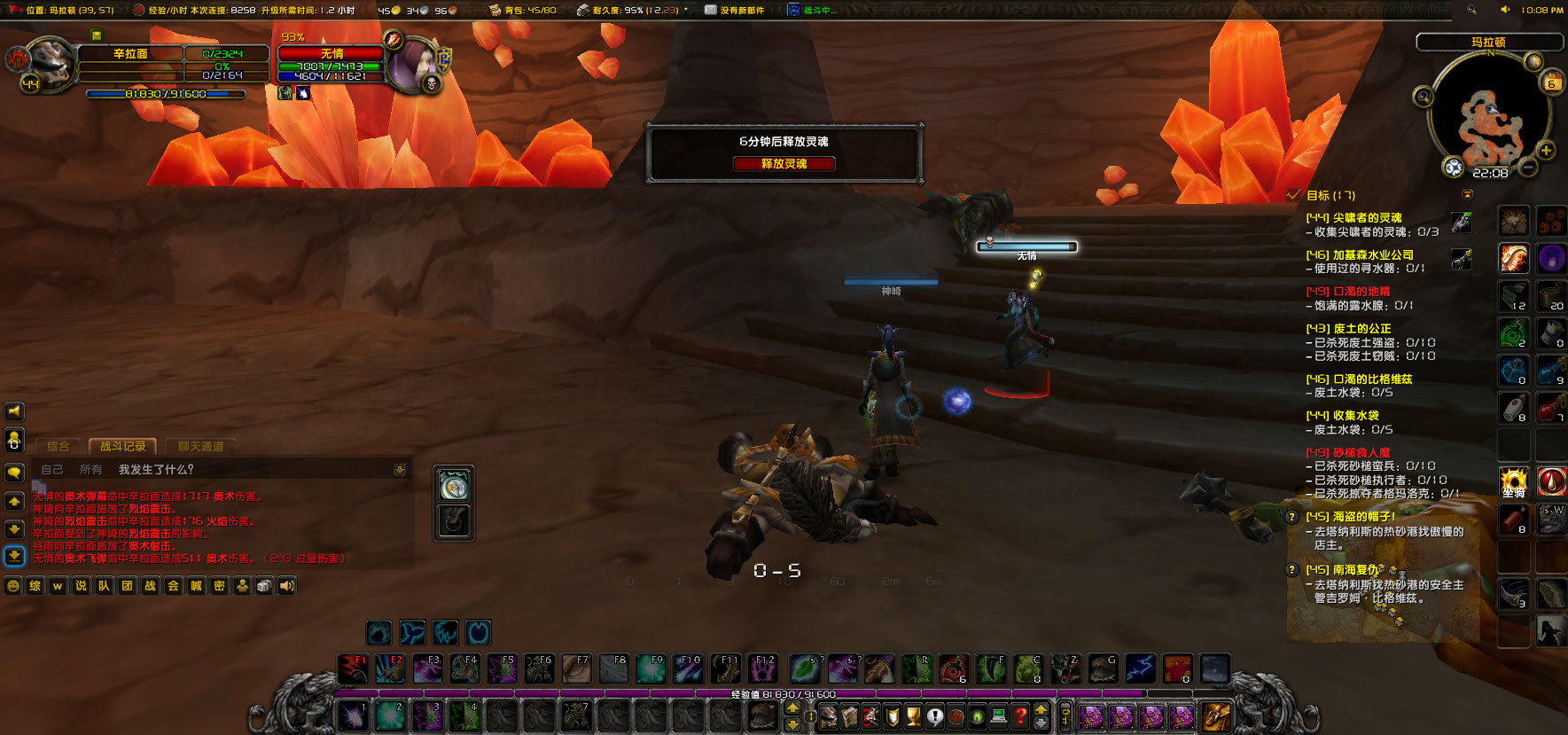Open the spellbook from the micro menu
The height and width of the screenshot is (735, 1568).
850,716
